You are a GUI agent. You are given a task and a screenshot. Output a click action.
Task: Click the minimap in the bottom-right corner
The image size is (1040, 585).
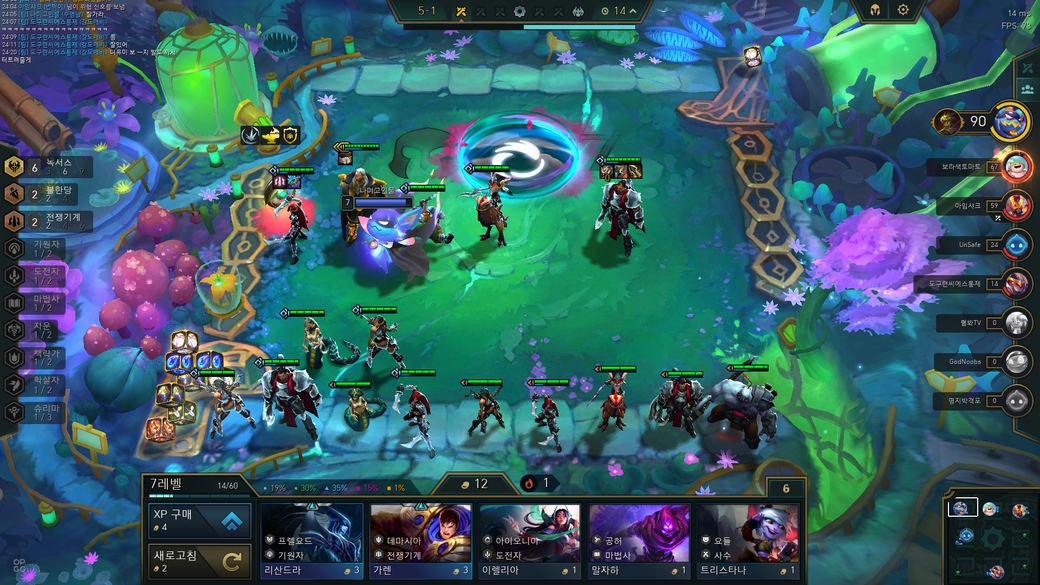tap(991, 537)
